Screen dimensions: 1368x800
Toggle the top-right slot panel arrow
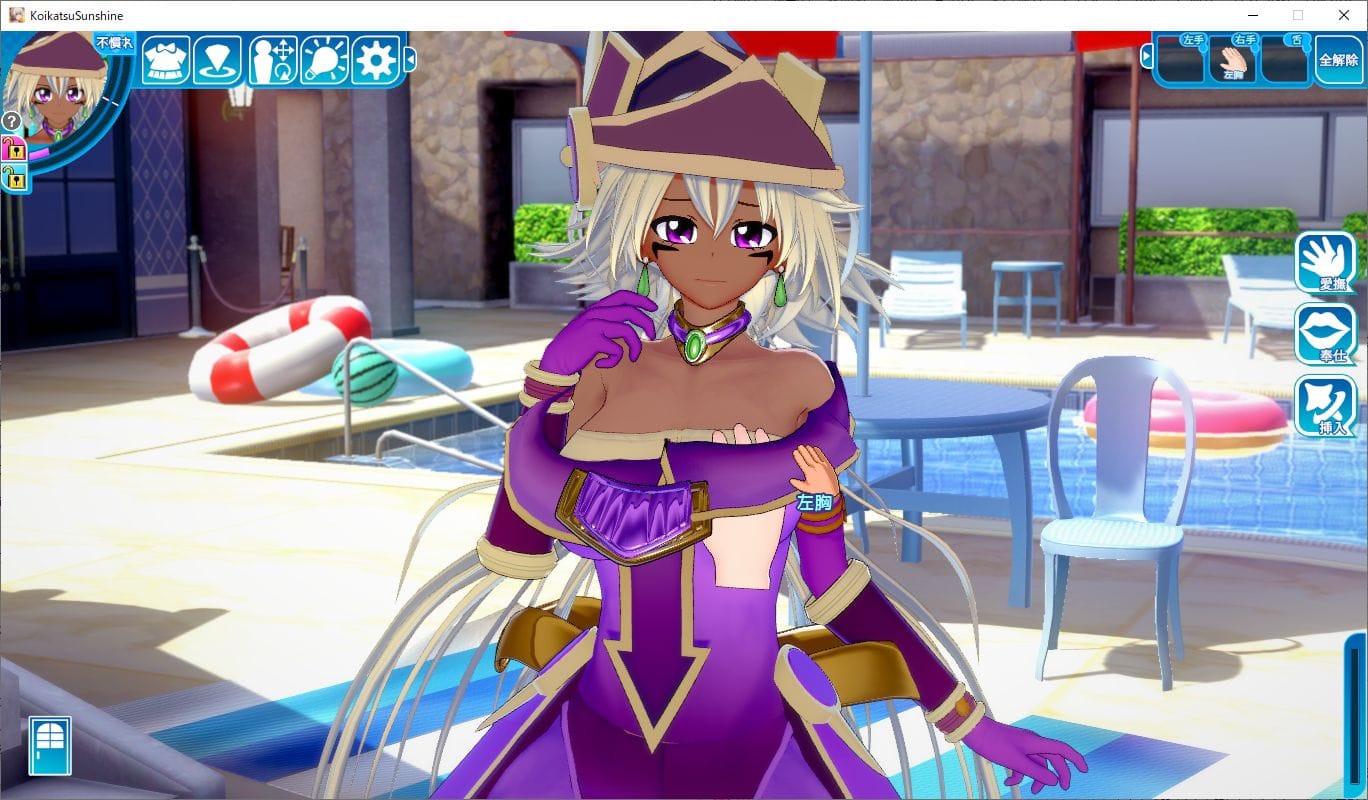click(x=1146, y=56)
